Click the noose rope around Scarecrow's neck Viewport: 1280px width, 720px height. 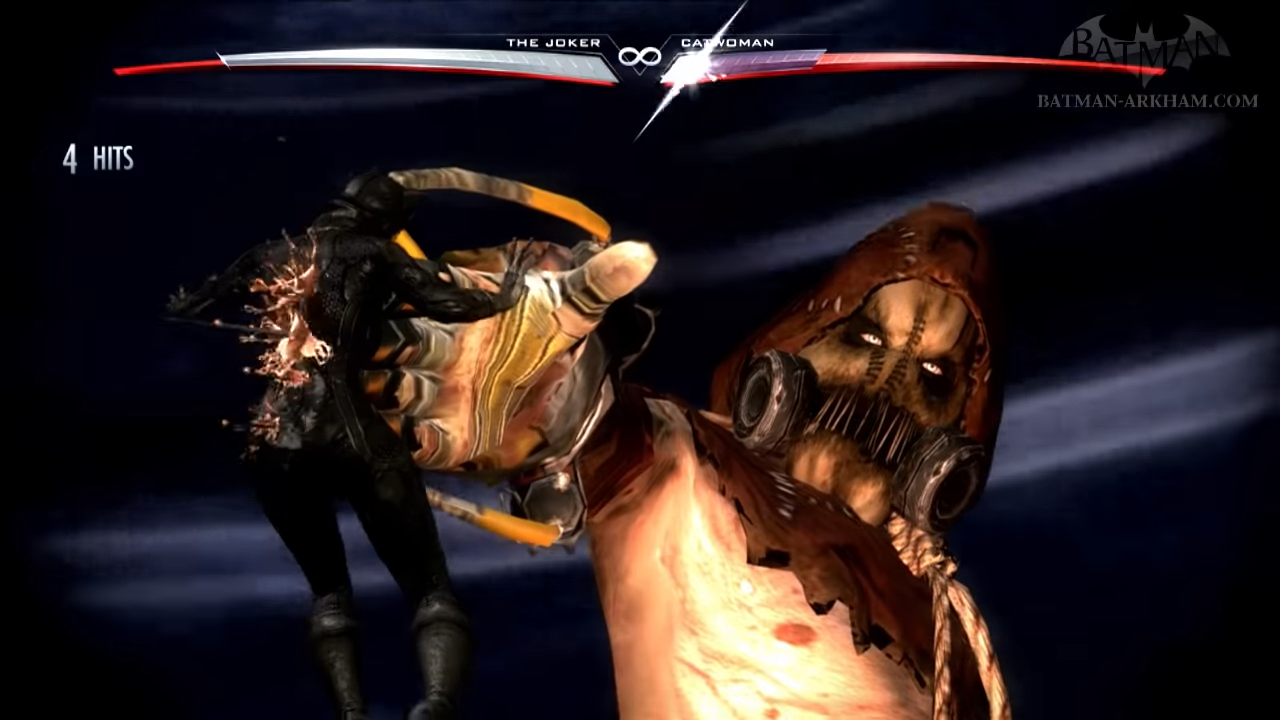(x=940, y=570)
